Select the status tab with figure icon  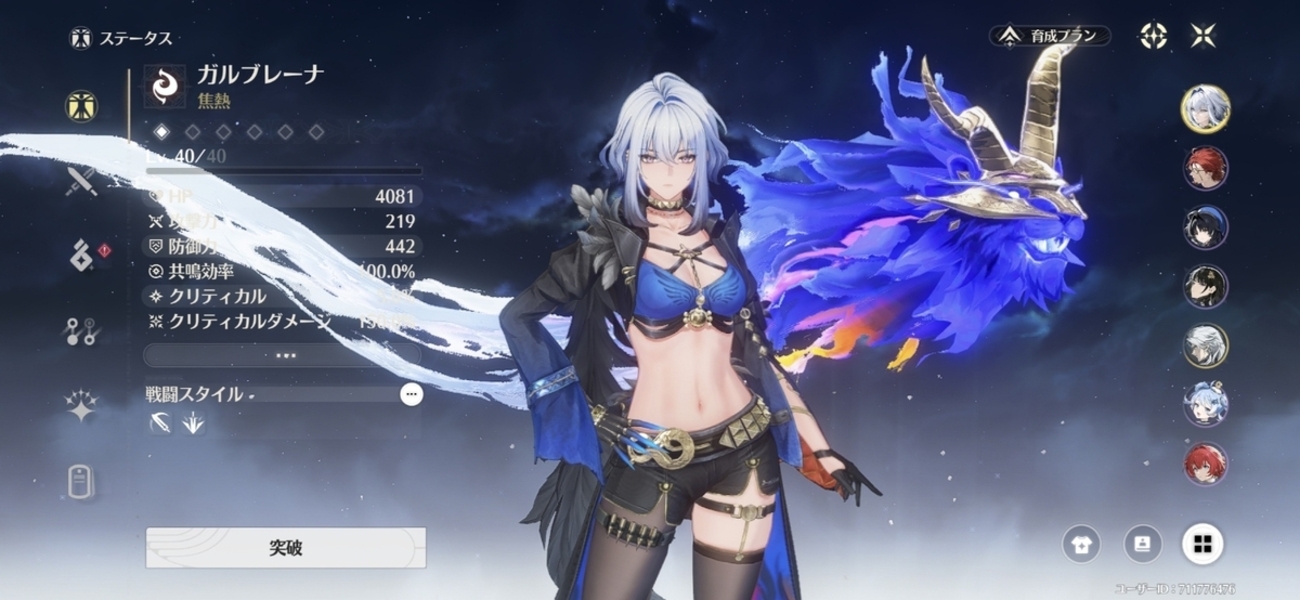pyautogui.click(x=81, y=105)
